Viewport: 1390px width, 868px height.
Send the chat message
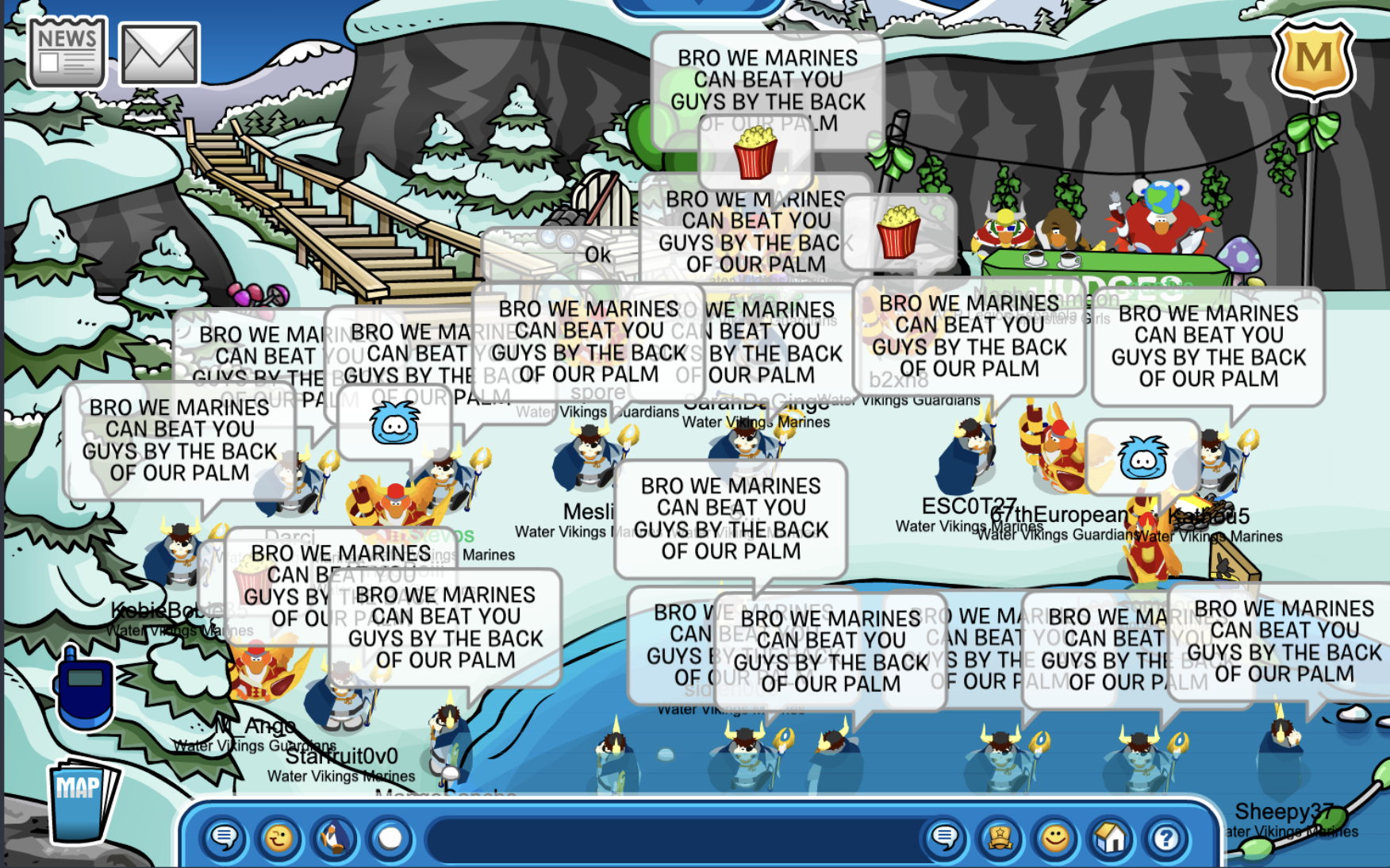pyautogui.click(x=944, y=838)
